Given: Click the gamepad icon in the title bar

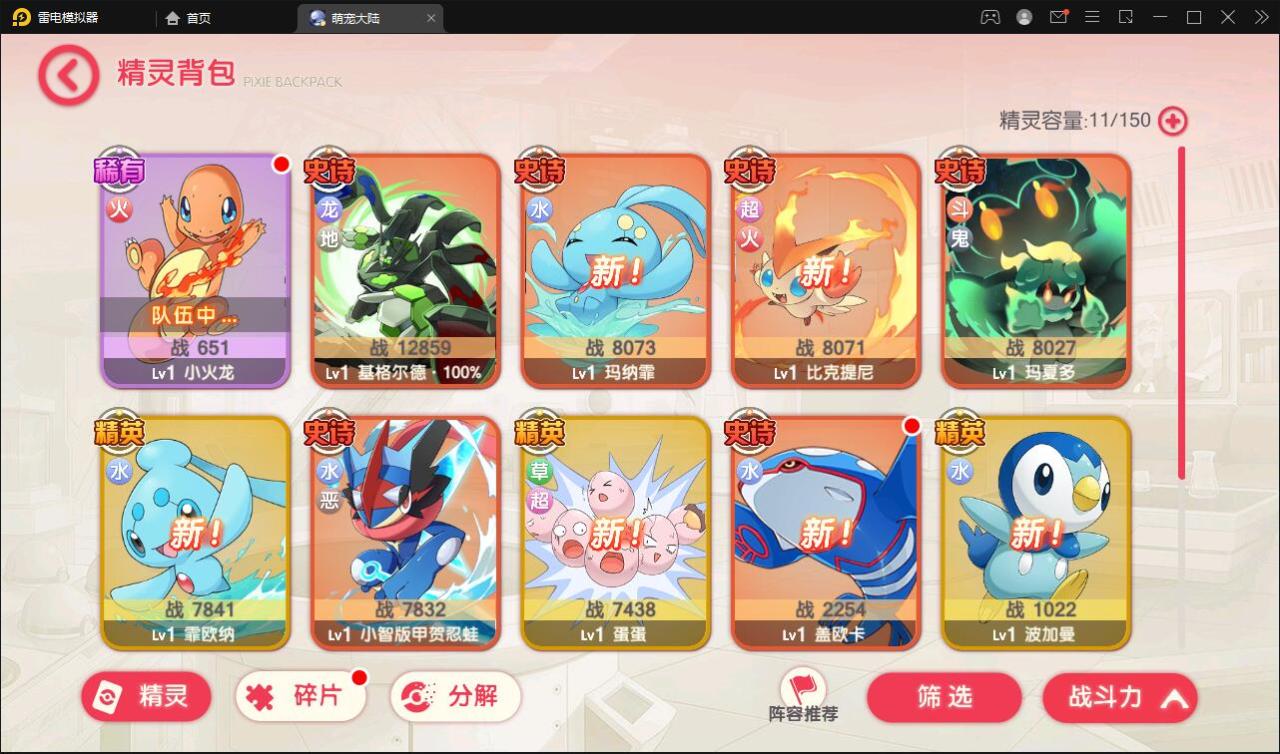Looking at the screenshot, I should click(x=990, y=17).
